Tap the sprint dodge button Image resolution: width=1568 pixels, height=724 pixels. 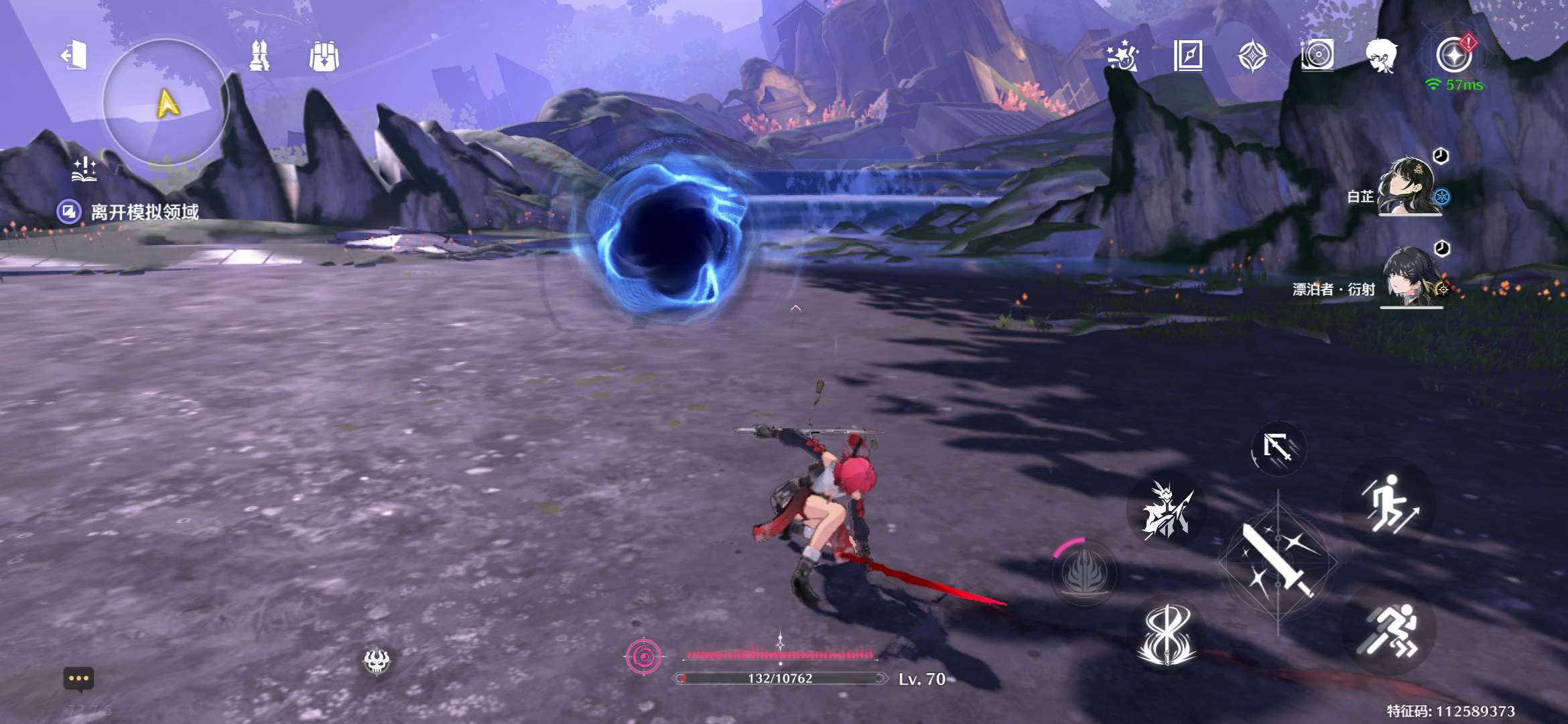click(x=1390, y=630)
